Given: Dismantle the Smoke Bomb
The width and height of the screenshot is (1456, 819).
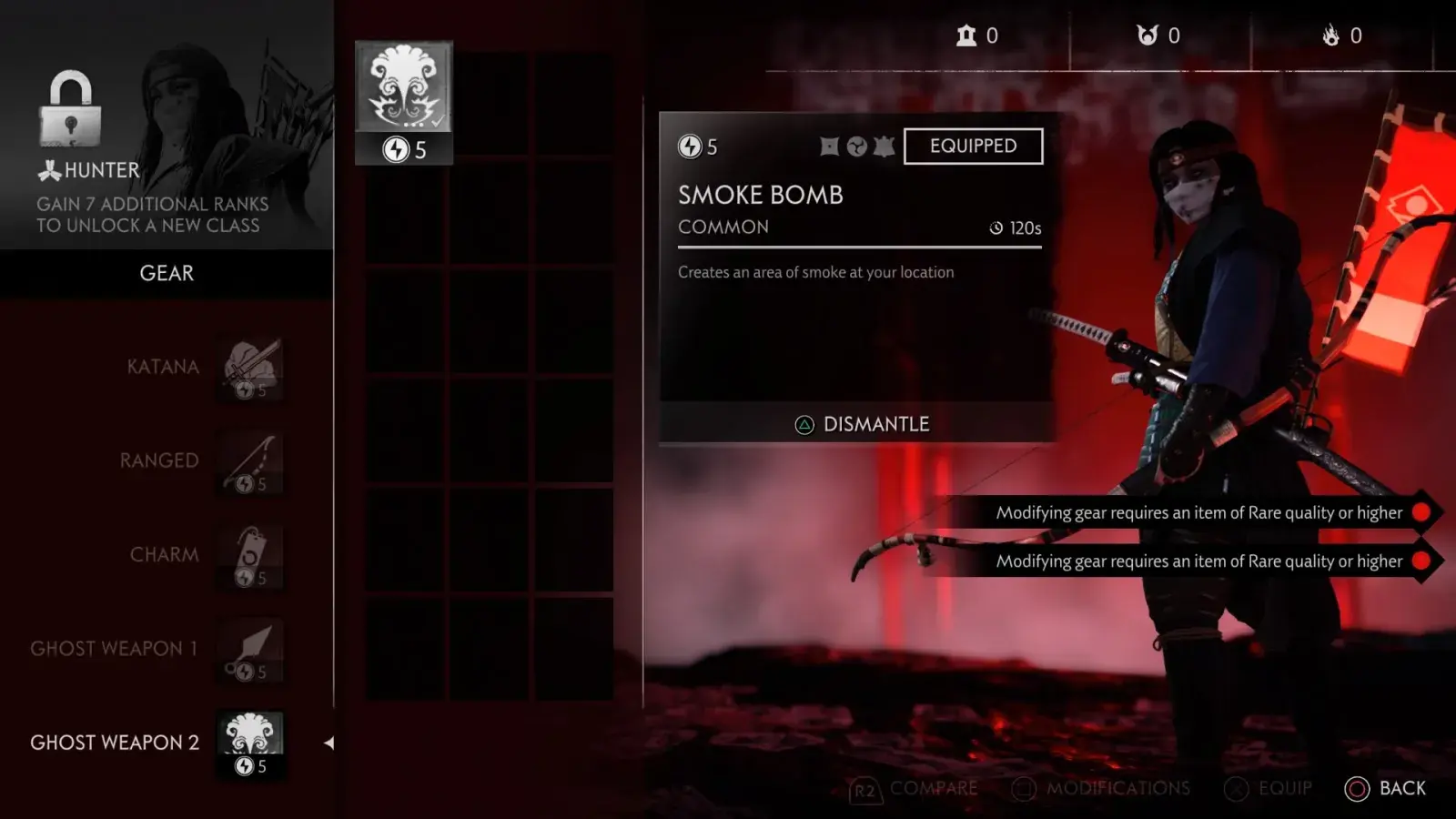Looking at the screenshot, I should coord(861,424).
